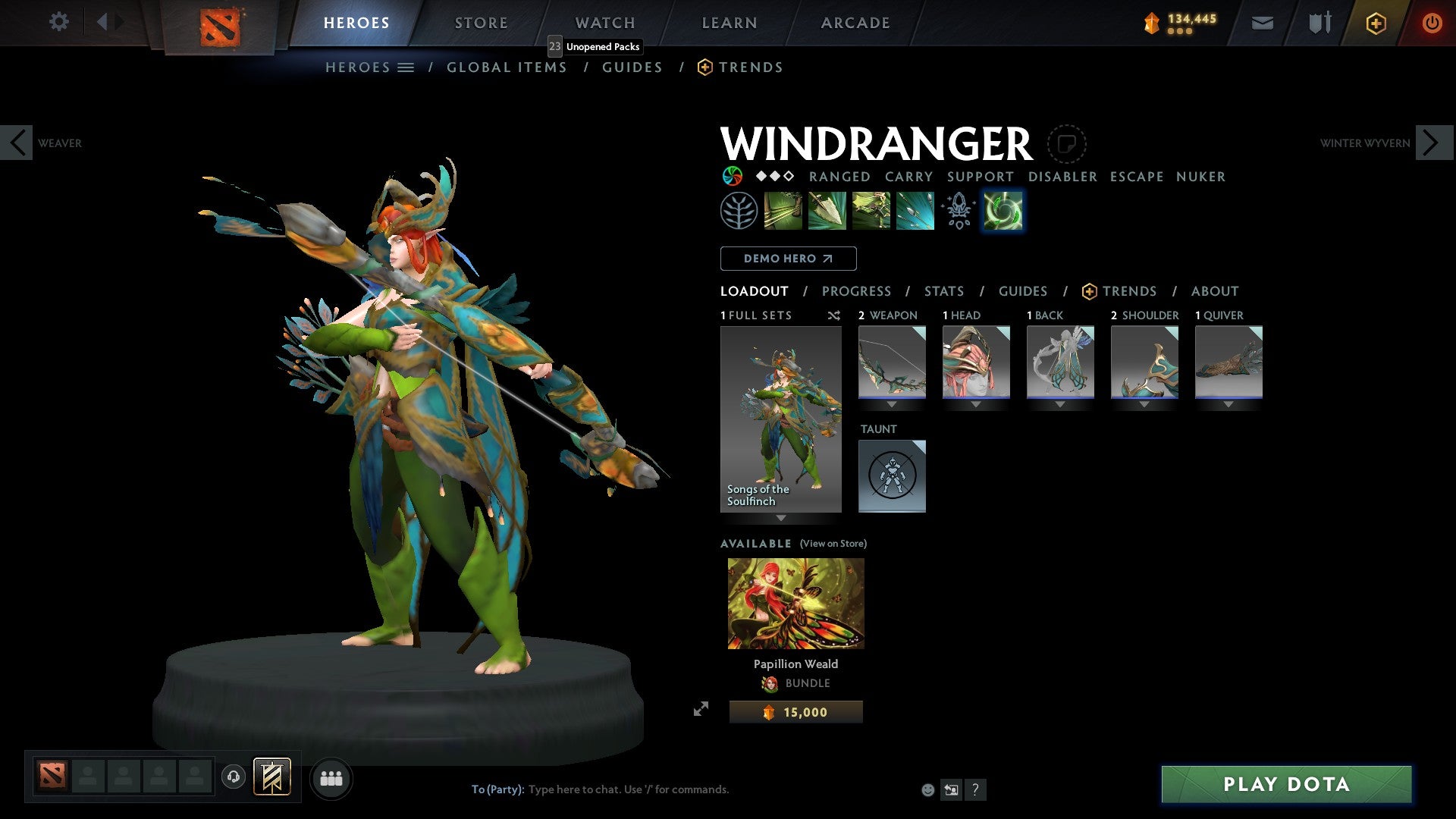Open the emoticon picker in chat
1456x819 pixels.
(x=927, y=789)
